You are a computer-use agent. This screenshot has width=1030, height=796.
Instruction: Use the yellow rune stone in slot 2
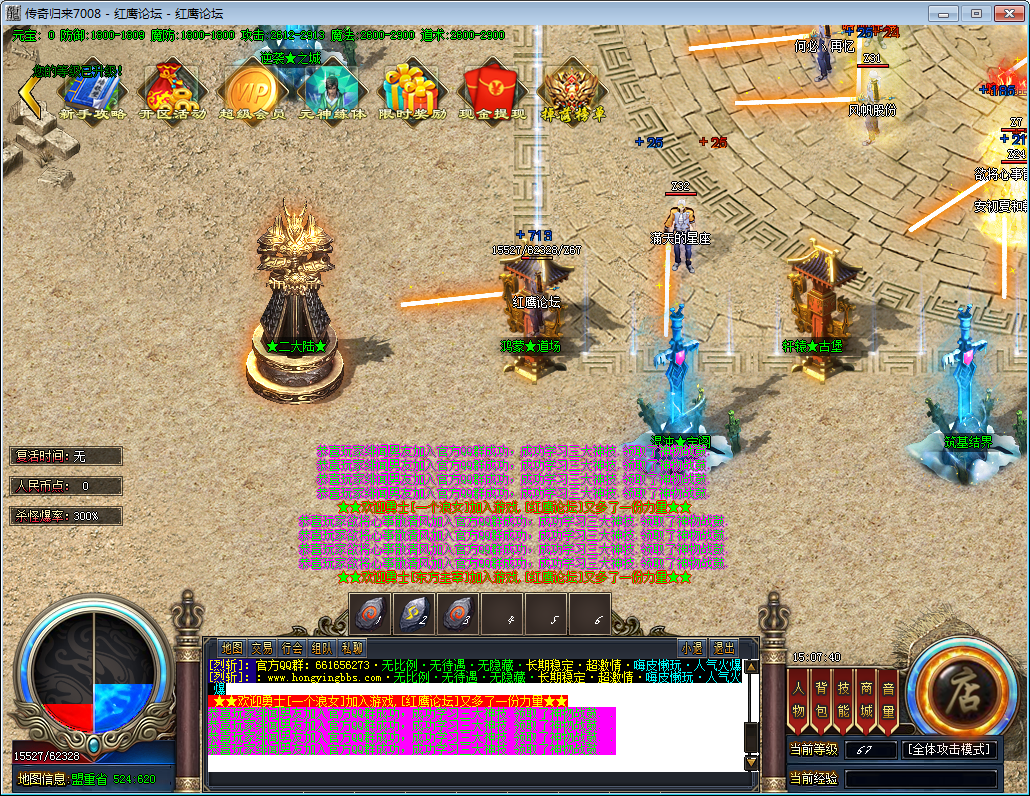(415, 612)
